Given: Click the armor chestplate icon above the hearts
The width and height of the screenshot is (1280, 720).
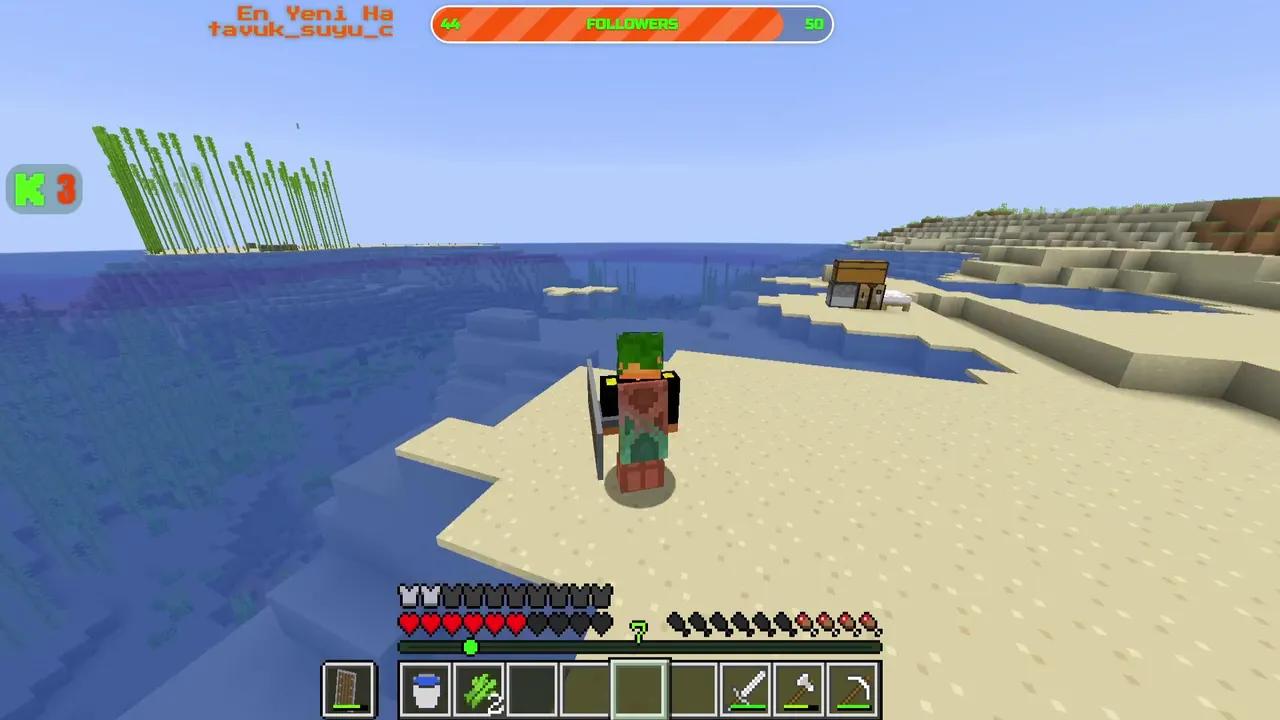Looking at the screenshot, I should [x=407, y=595].
